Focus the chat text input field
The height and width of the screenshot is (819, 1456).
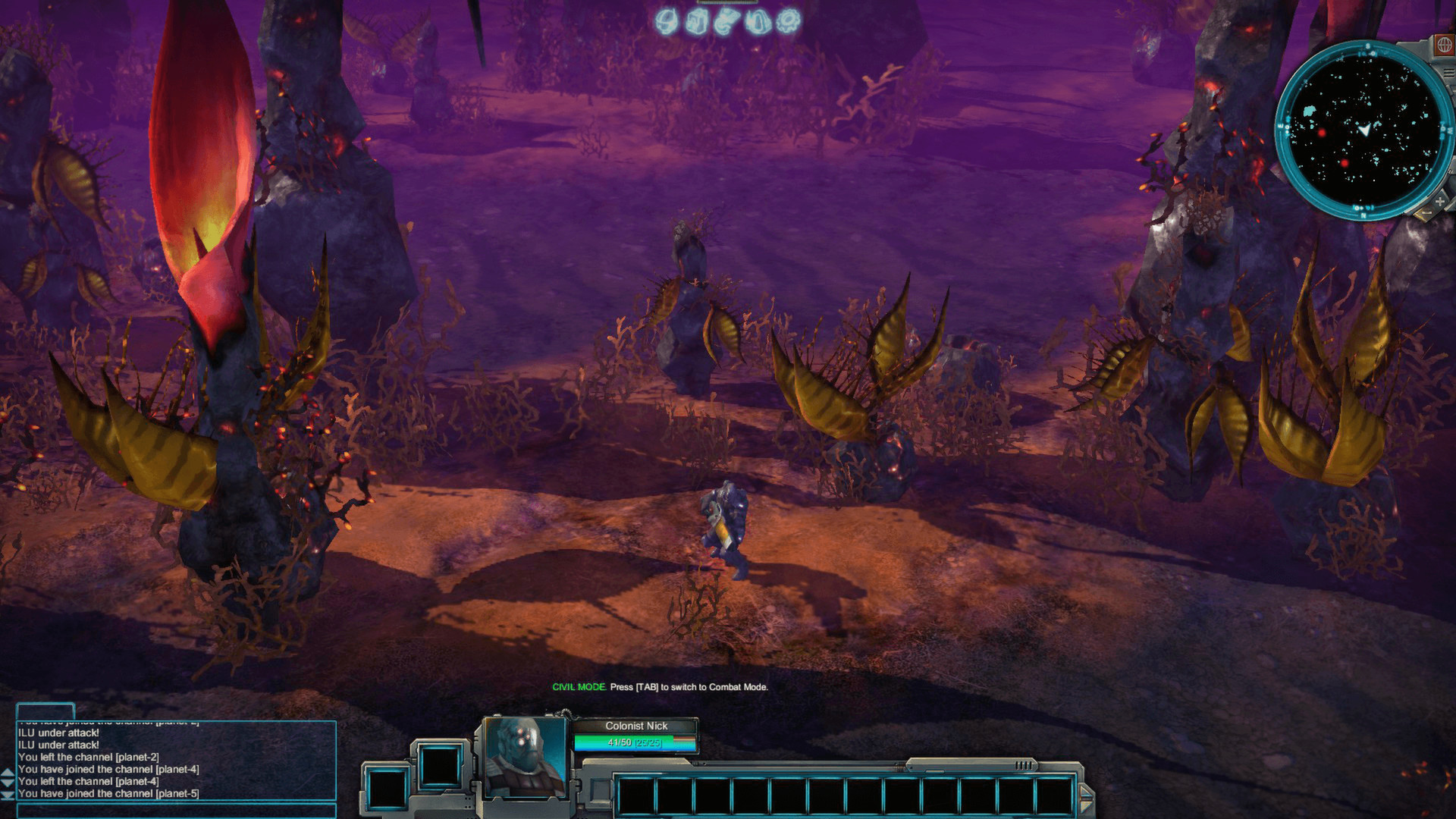click(176, 811)
